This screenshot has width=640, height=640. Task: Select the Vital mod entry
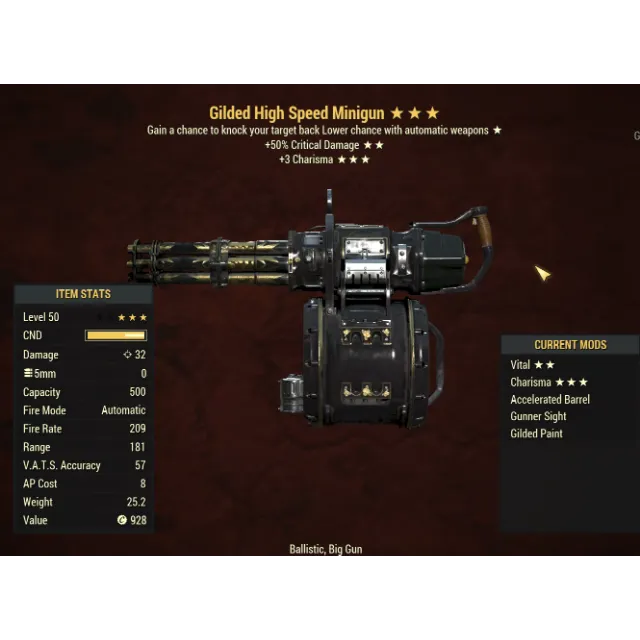[532, 365]
